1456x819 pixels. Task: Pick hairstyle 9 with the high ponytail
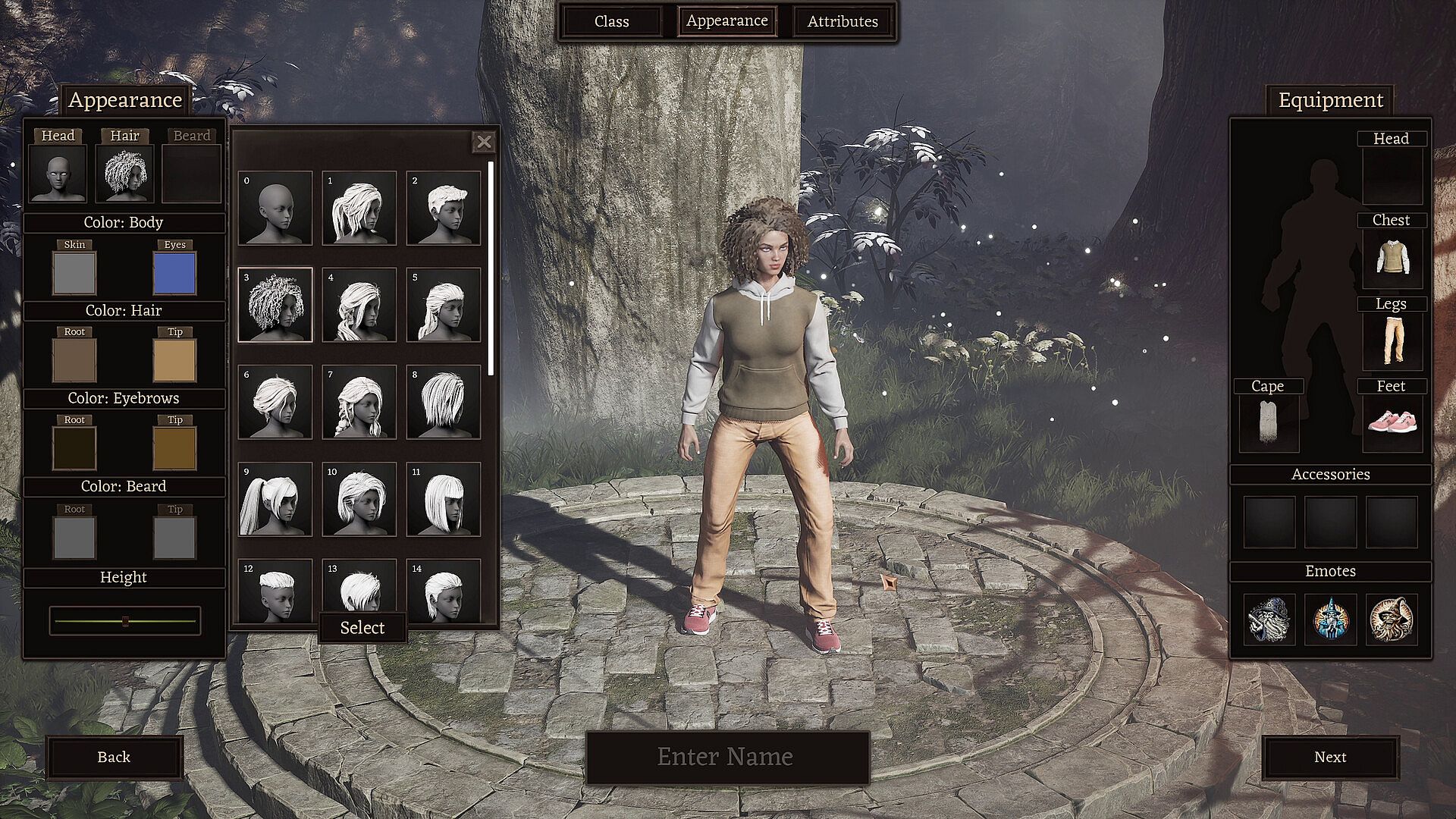coord(275,499)
